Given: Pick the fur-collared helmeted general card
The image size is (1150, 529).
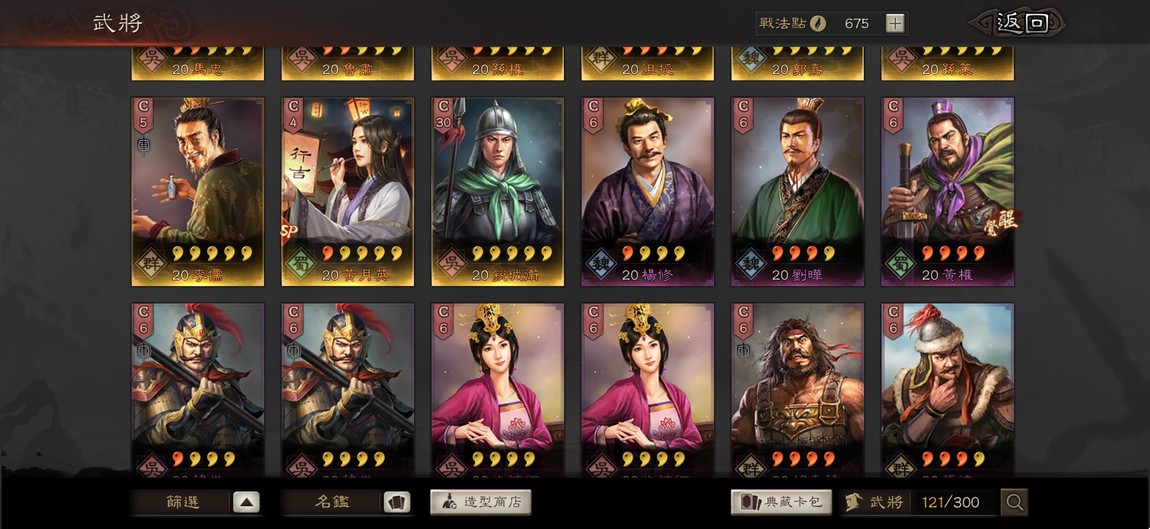Looking at the screenshot, I should coord(947,390).
